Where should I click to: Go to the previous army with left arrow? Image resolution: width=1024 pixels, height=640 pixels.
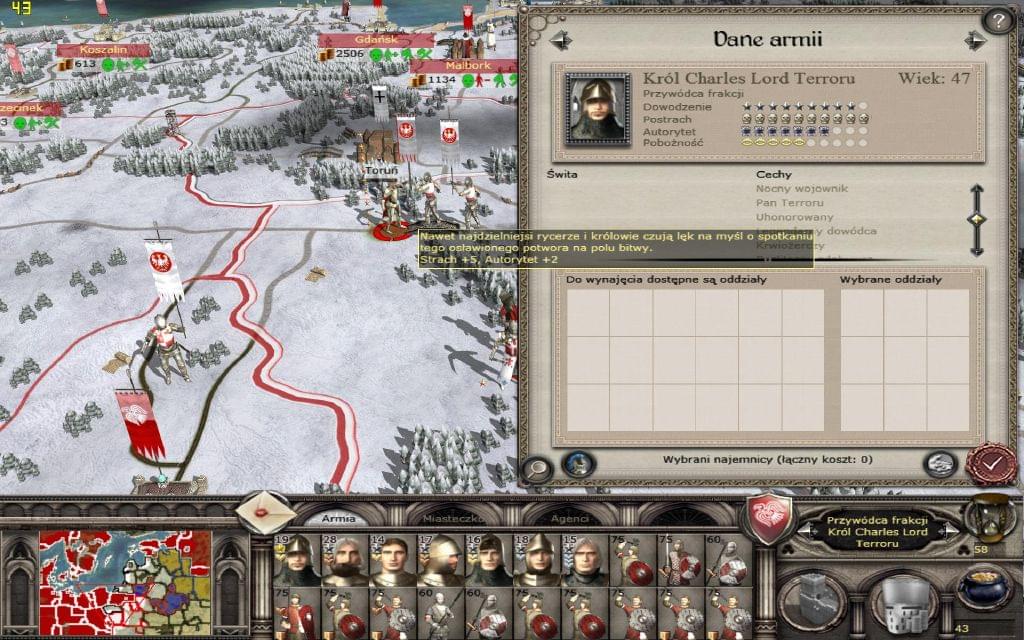point(559,40)
